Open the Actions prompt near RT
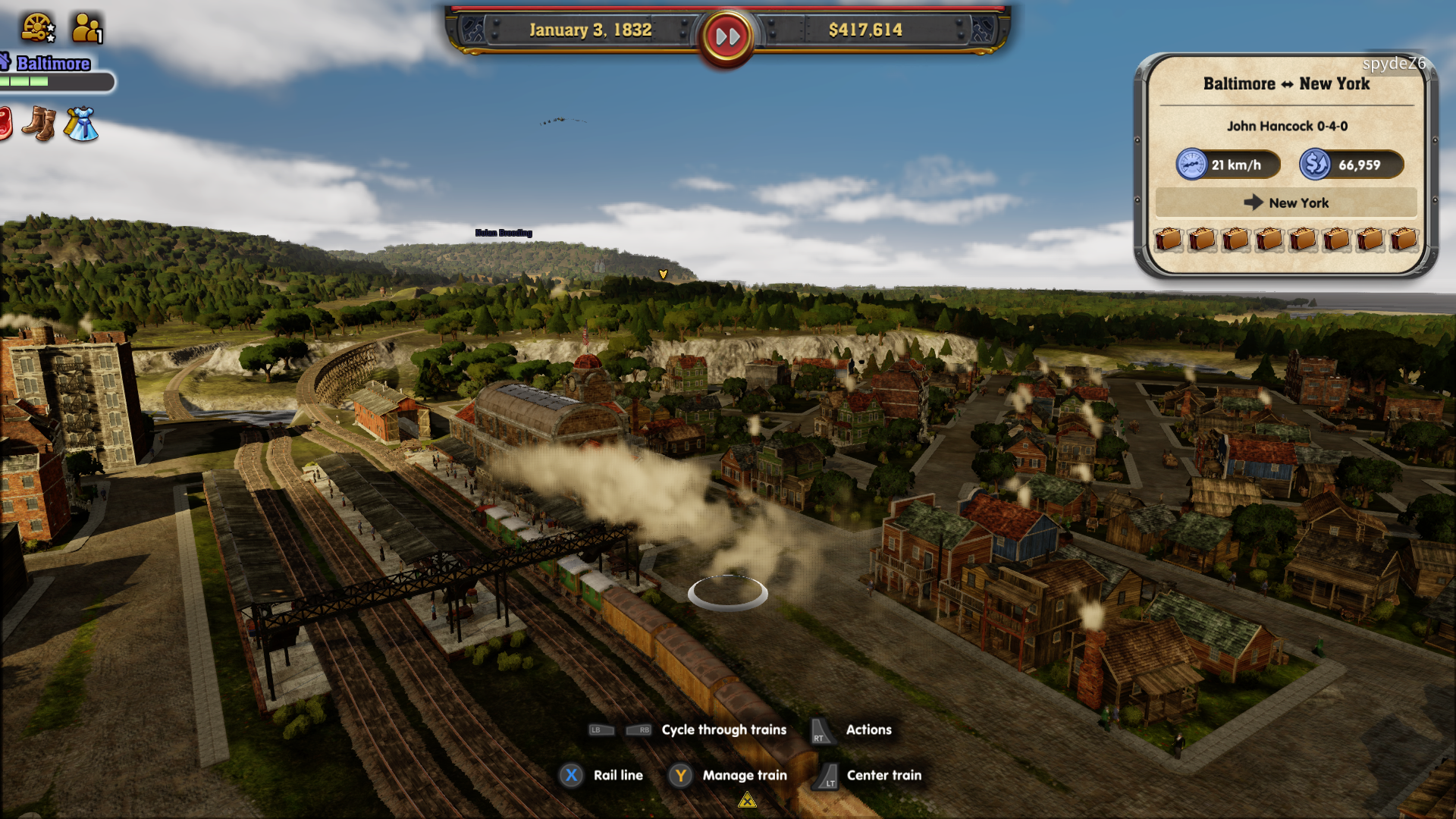Screen dimensions: 1456x819 click(868, 730)
